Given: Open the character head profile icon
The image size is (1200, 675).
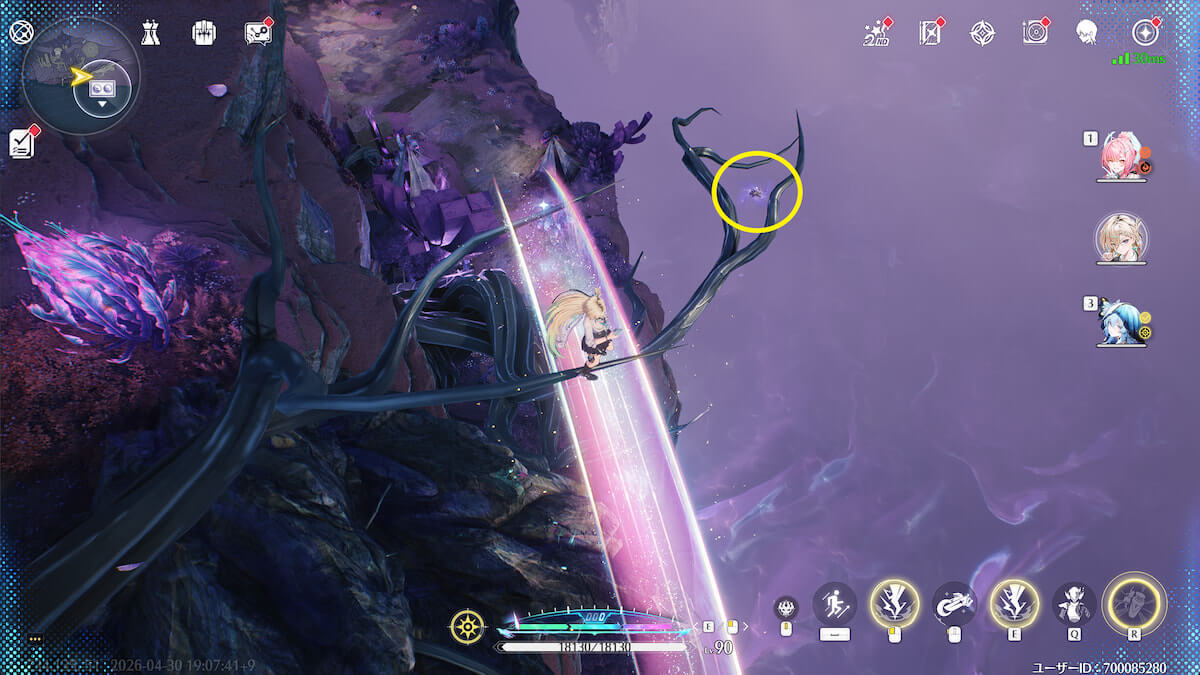Looking at the screenshot, I should coord(1086,34).
